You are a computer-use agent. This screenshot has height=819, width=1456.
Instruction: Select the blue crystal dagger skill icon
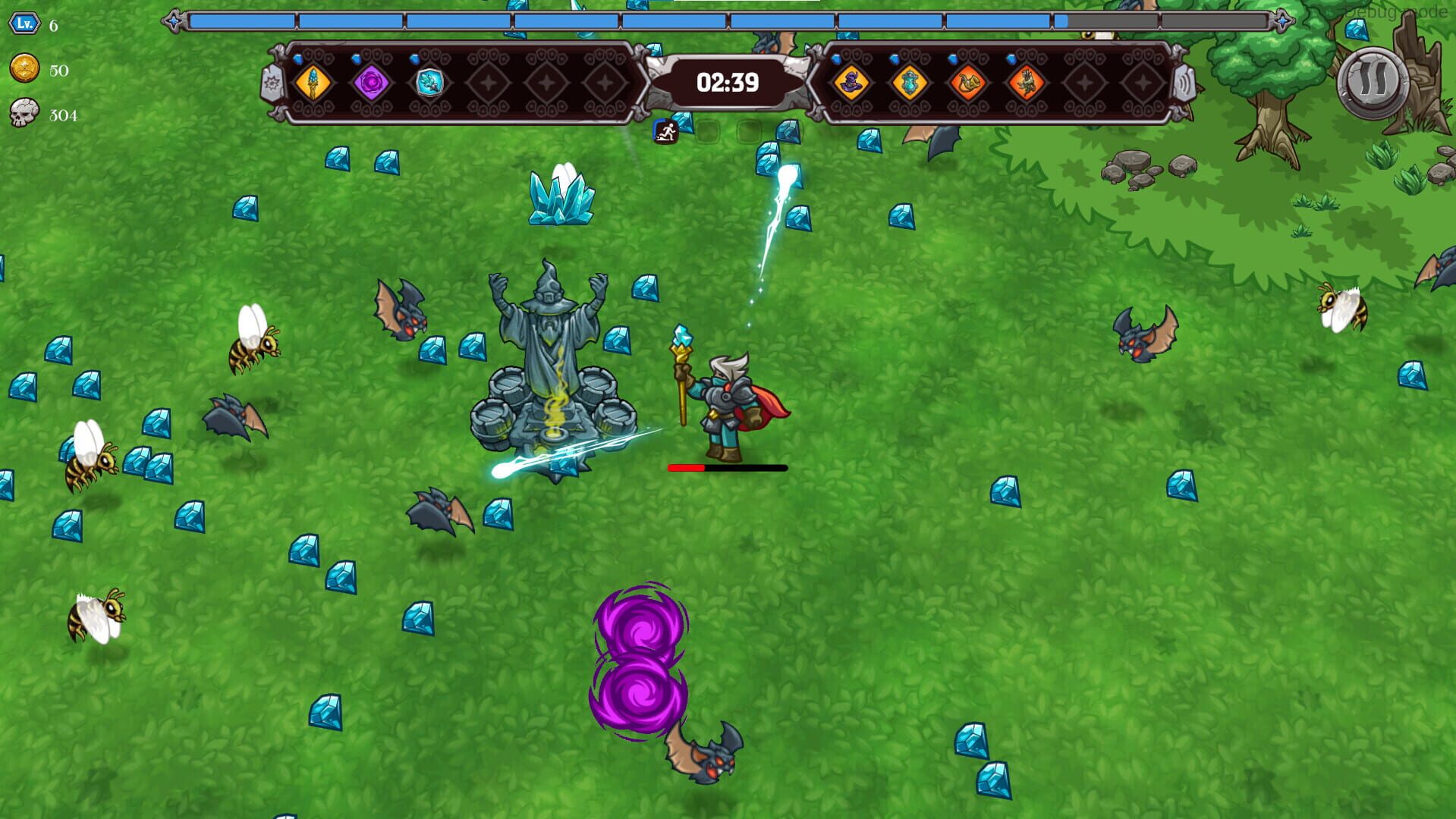click(429, 83)
